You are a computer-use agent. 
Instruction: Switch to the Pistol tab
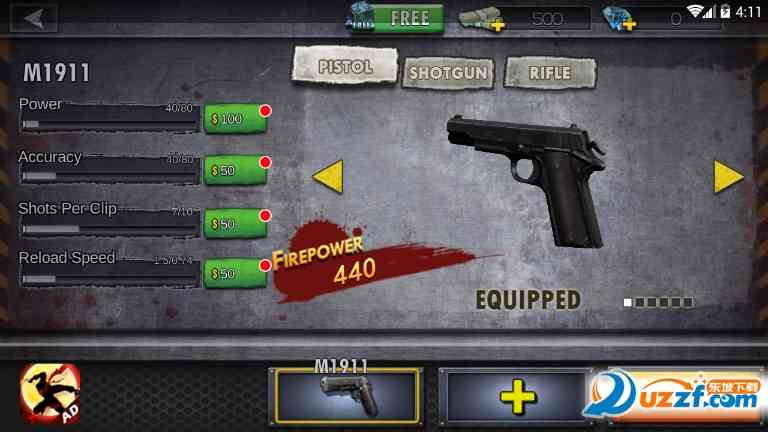[x=344, y=66]
